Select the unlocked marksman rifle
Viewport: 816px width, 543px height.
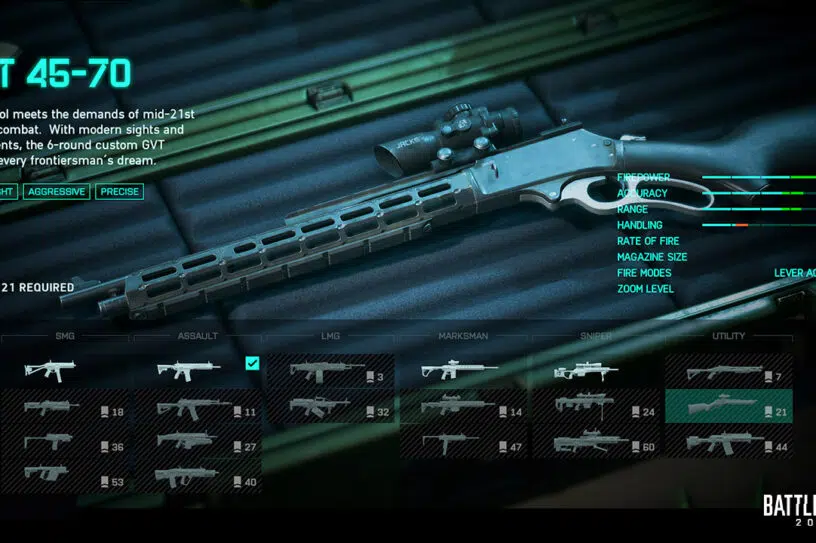click(462, 371)
